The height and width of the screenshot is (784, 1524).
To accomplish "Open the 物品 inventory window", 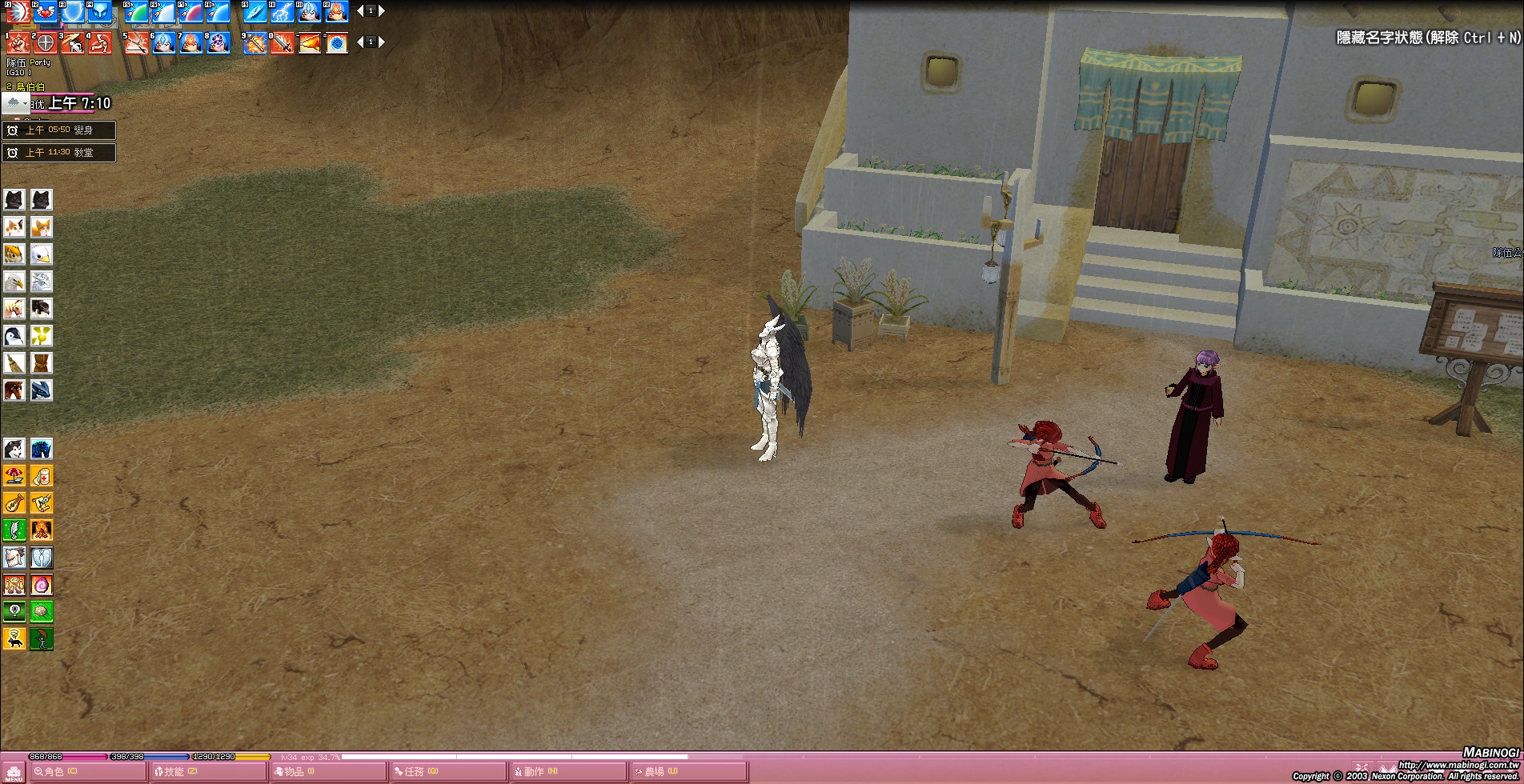I will 328,772.
